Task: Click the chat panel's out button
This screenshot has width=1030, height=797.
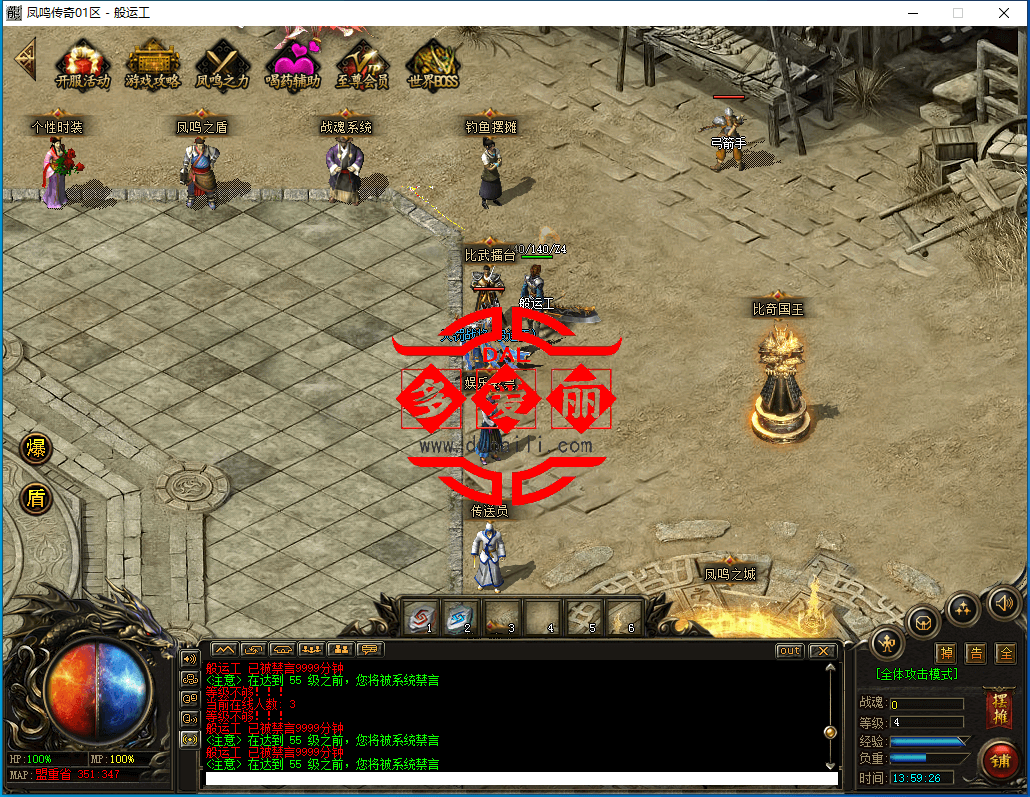Action: click(790, 651)
